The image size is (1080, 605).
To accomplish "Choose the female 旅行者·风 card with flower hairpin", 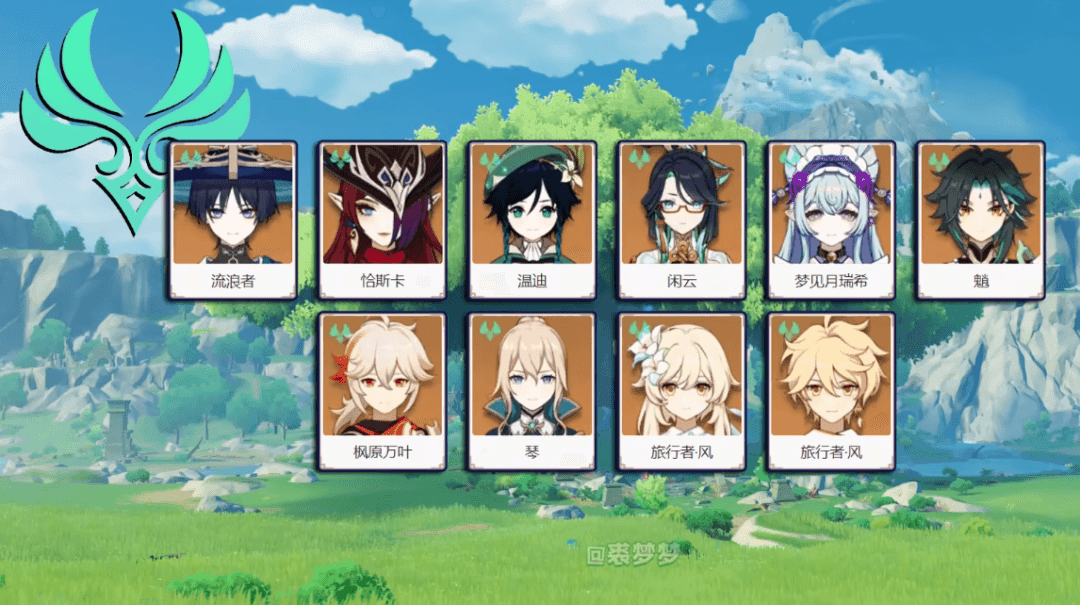I will click(682, 392).
